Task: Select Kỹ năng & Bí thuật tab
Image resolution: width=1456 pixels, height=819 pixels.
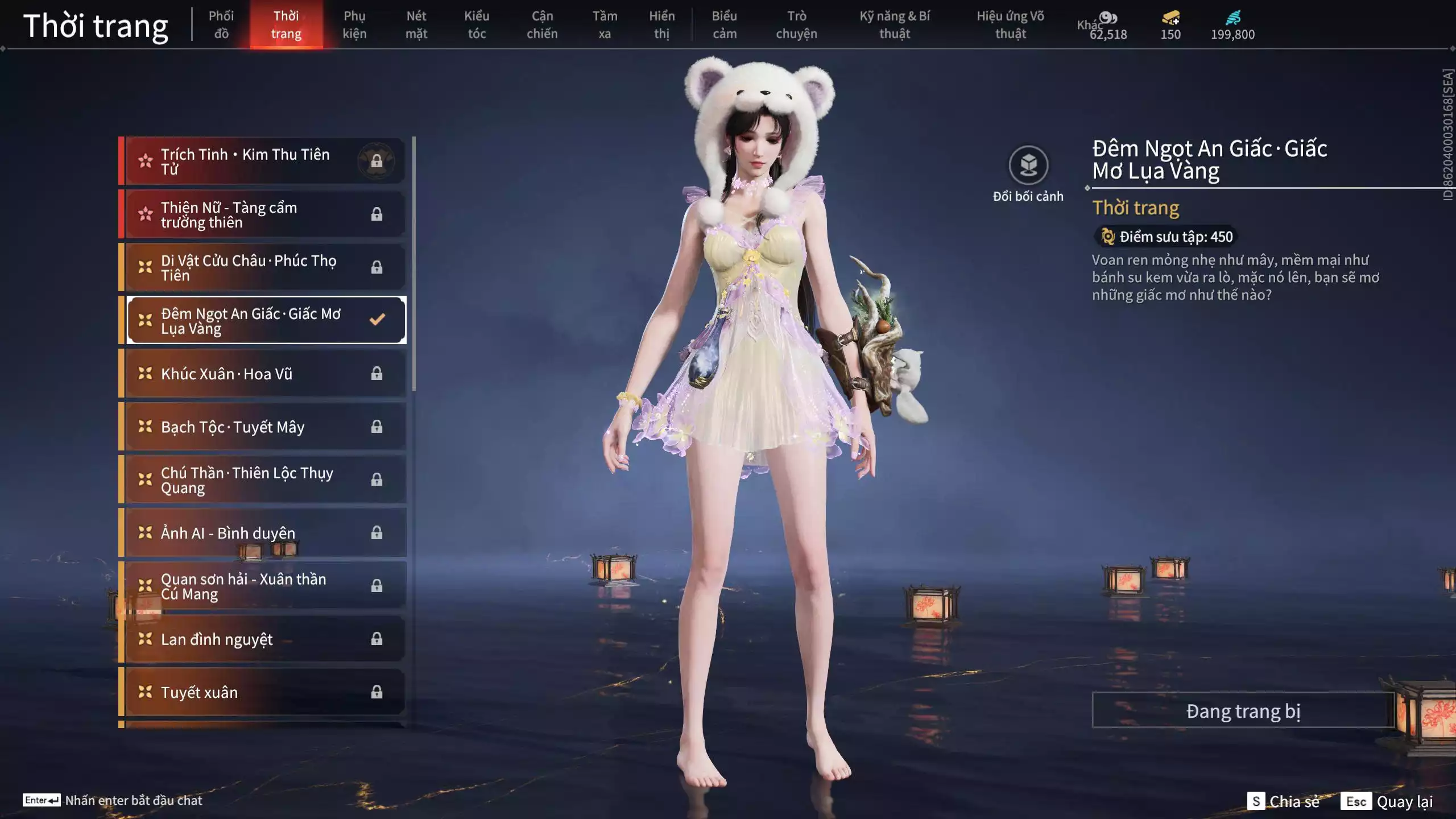Action: pos(895,24)
